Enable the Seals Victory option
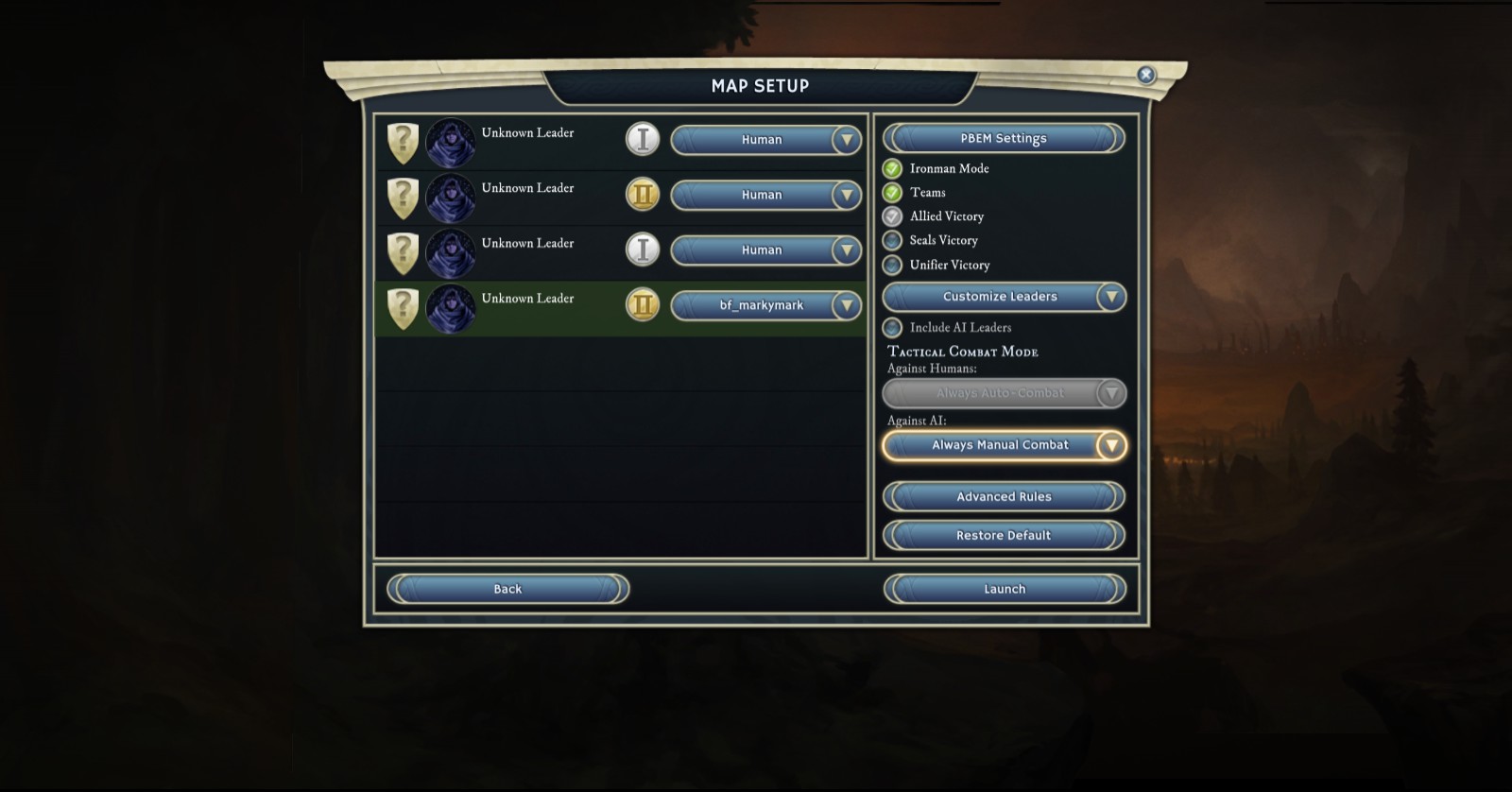This screenshot has height=792, width=1512. coord(892,241)
